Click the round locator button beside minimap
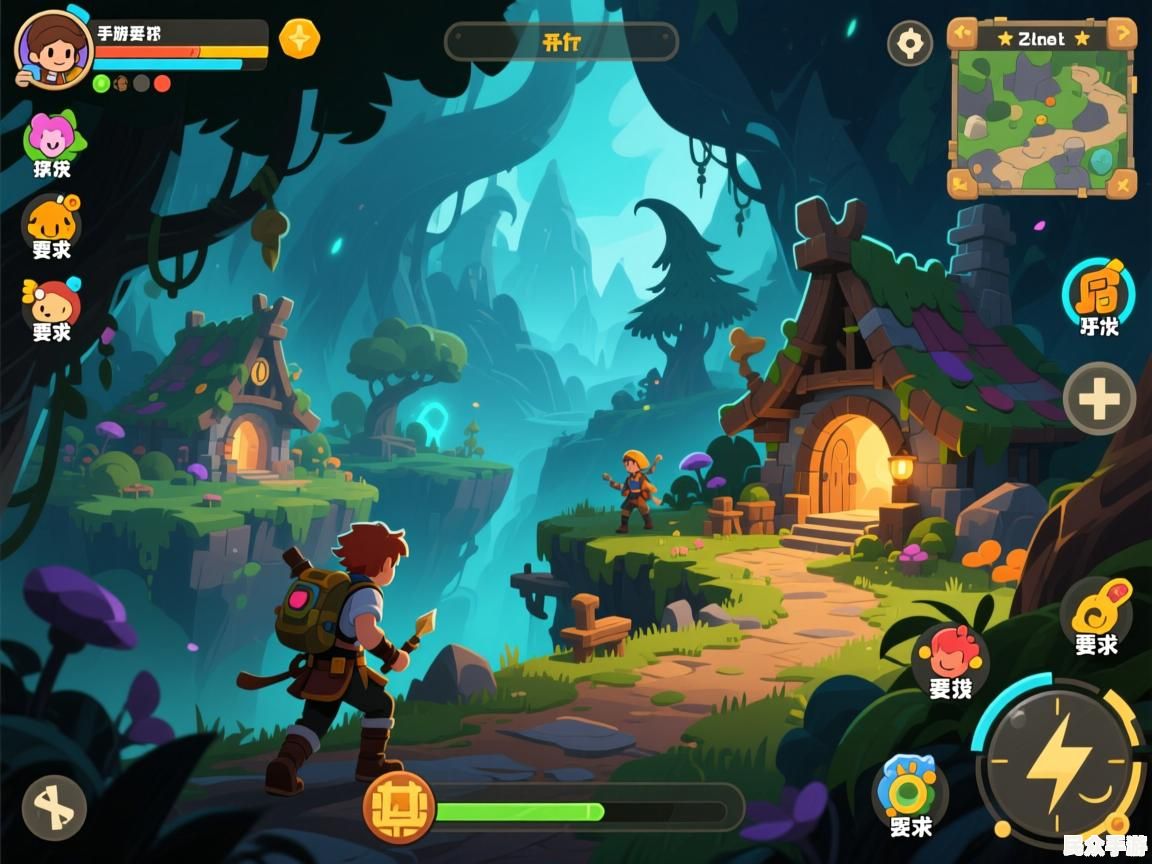 pyautogui.click(x=910, y=44)
